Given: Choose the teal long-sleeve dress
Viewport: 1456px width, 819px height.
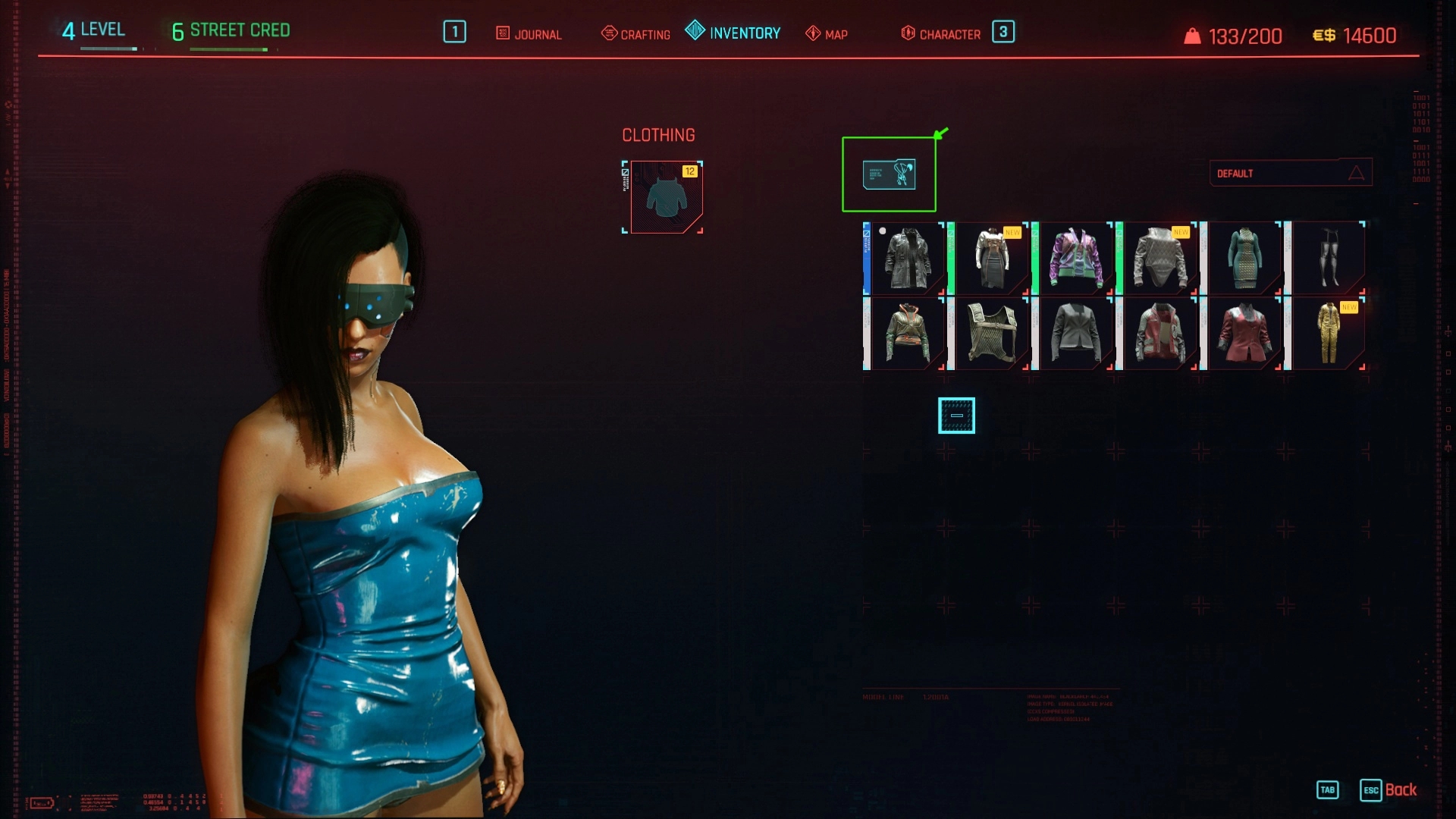Looking at the screenshot, I should click(1244, 259).
